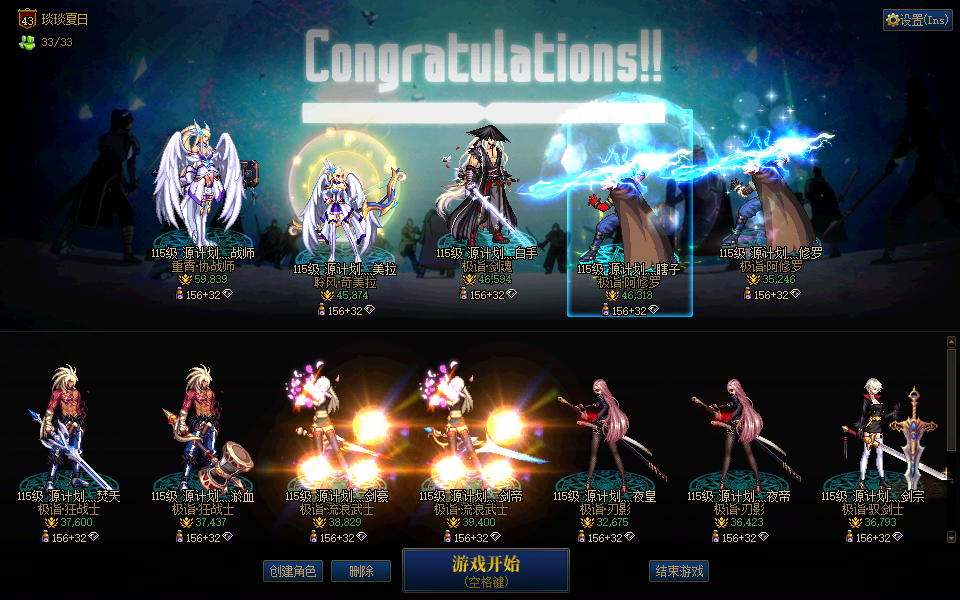Pick the 剑宗 驭剑士 character
Viewport: 960px width, 600px height.
(x=872, y=430)
